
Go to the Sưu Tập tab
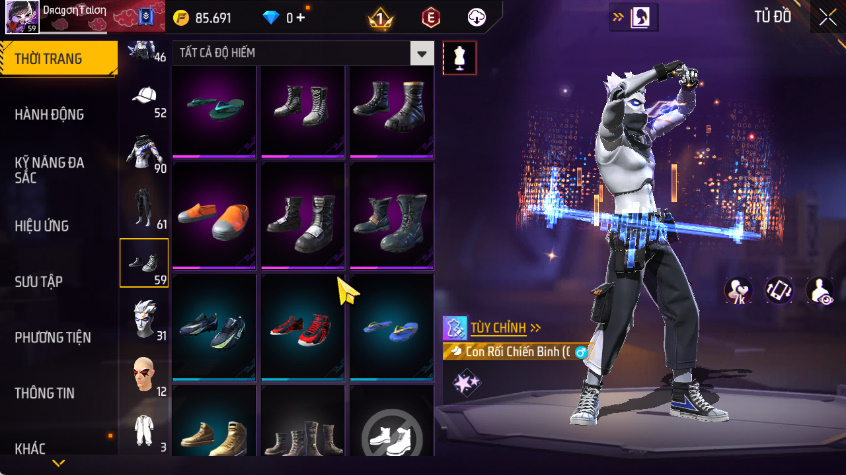[39, 282]
